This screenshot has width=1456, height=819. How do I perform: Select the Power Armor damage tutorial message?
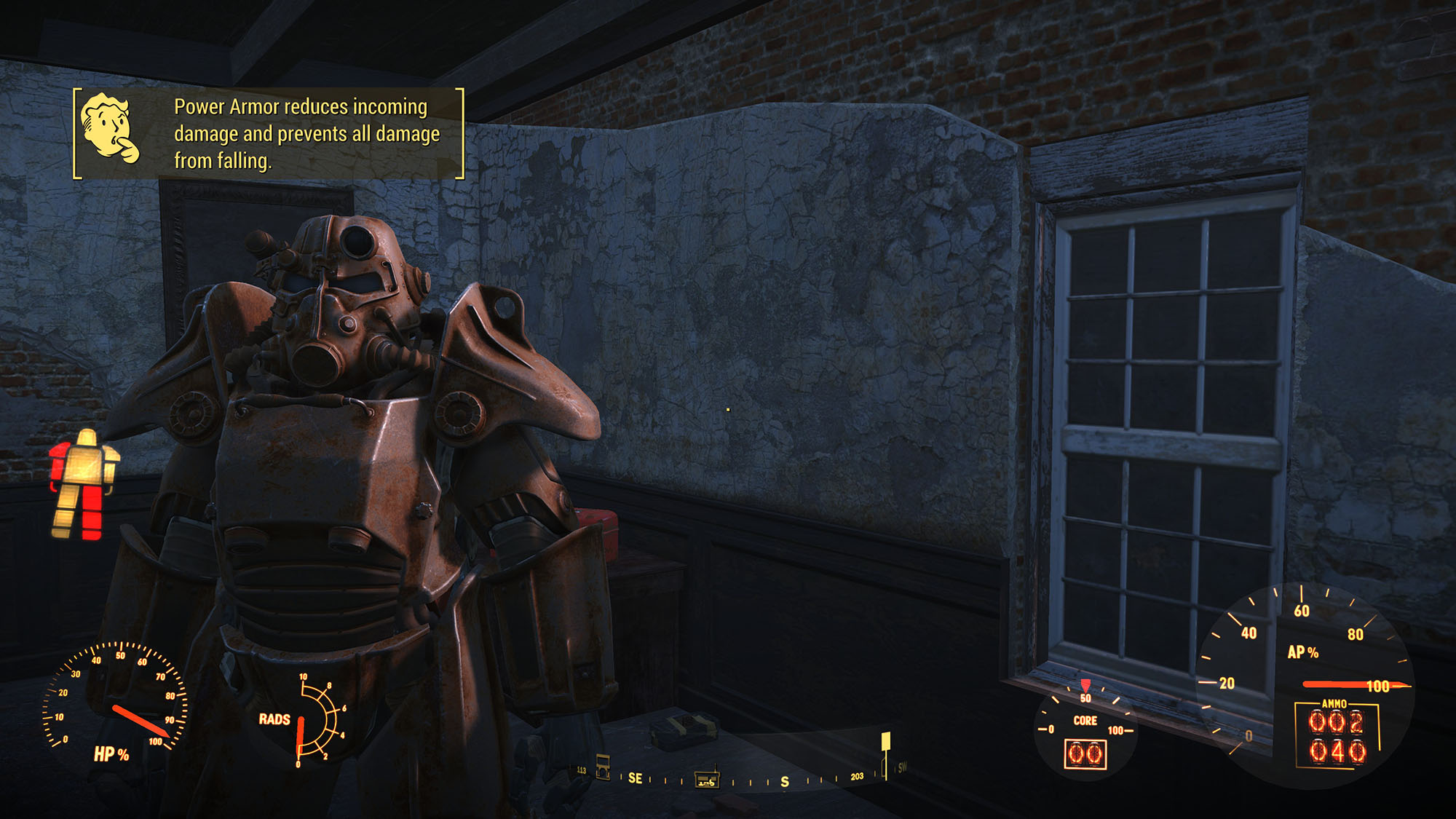(306, 134)
